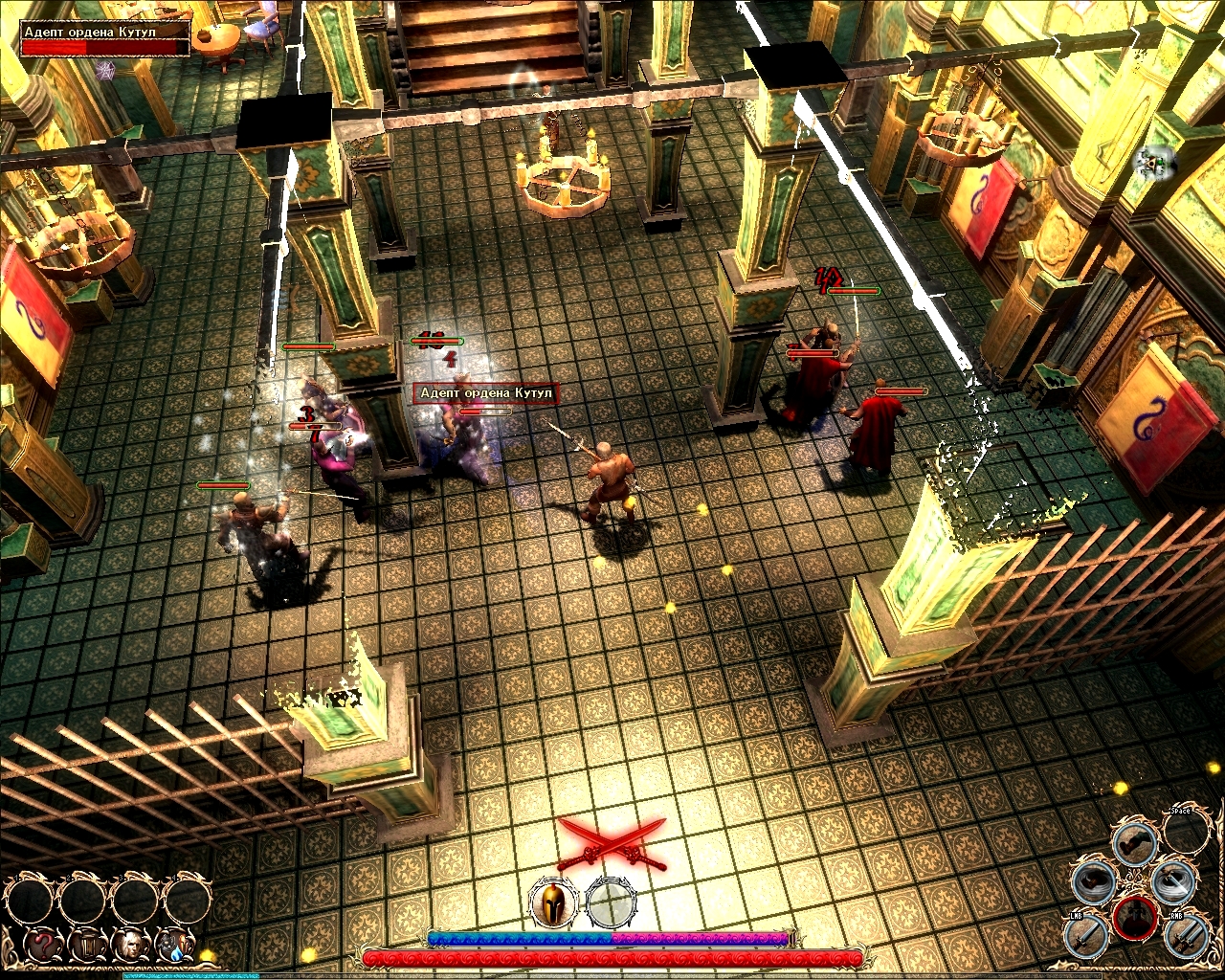Click the golden Spartan helmet icon
The image size is (1225, 980).
coord(553,902)
